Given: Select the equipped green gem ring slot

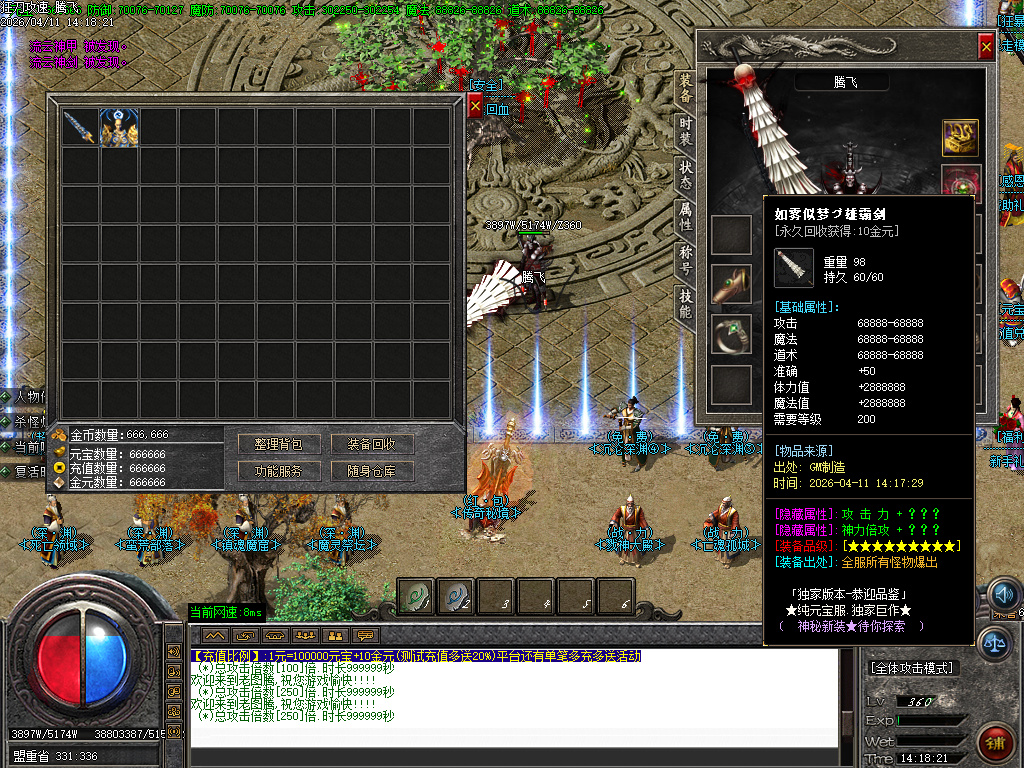Looking at the screenshot, I should 731,335.
